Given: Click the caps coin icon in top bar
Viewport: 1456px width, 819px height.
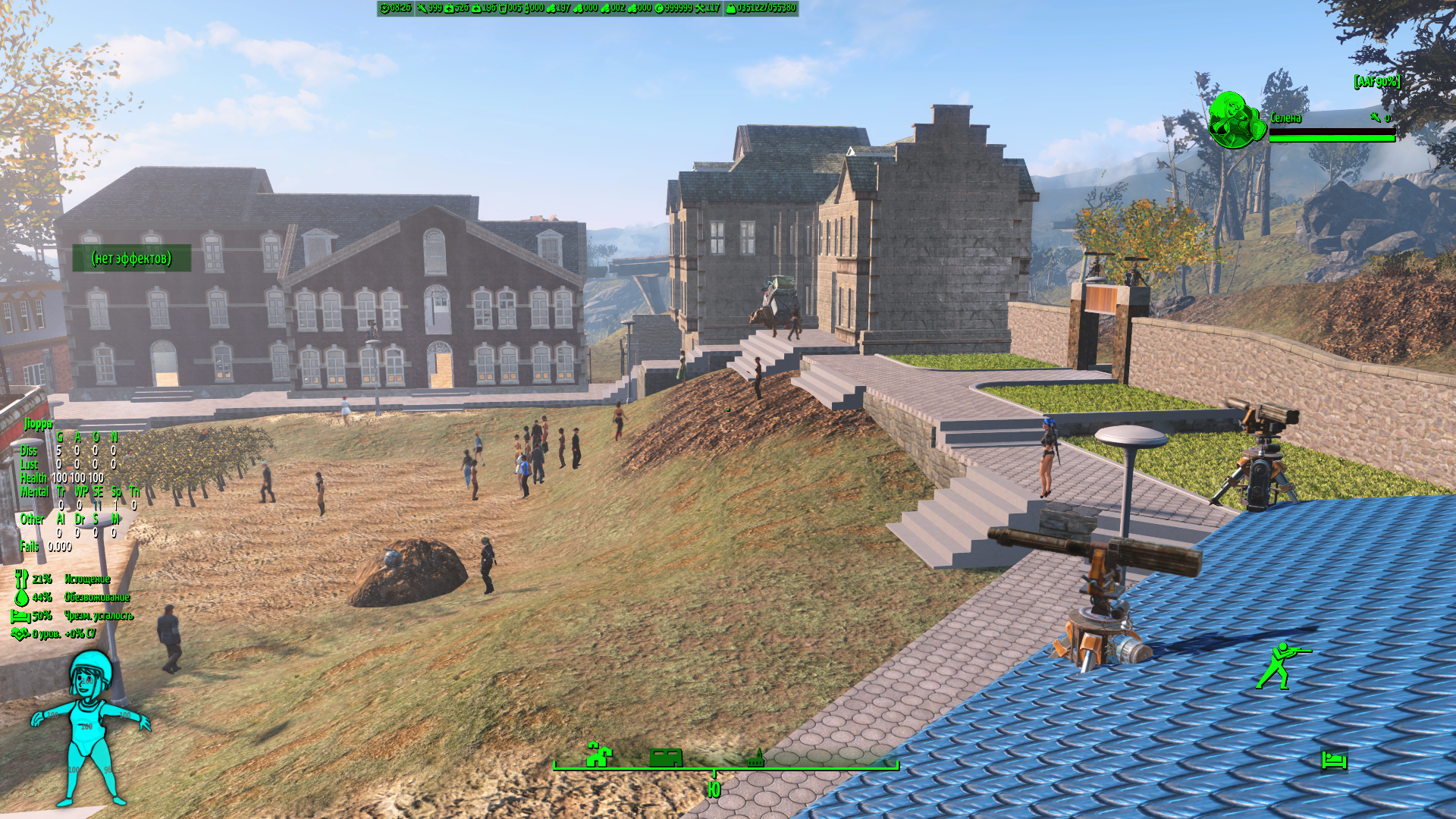Looking at the screenshot, I should coord(659,8).
